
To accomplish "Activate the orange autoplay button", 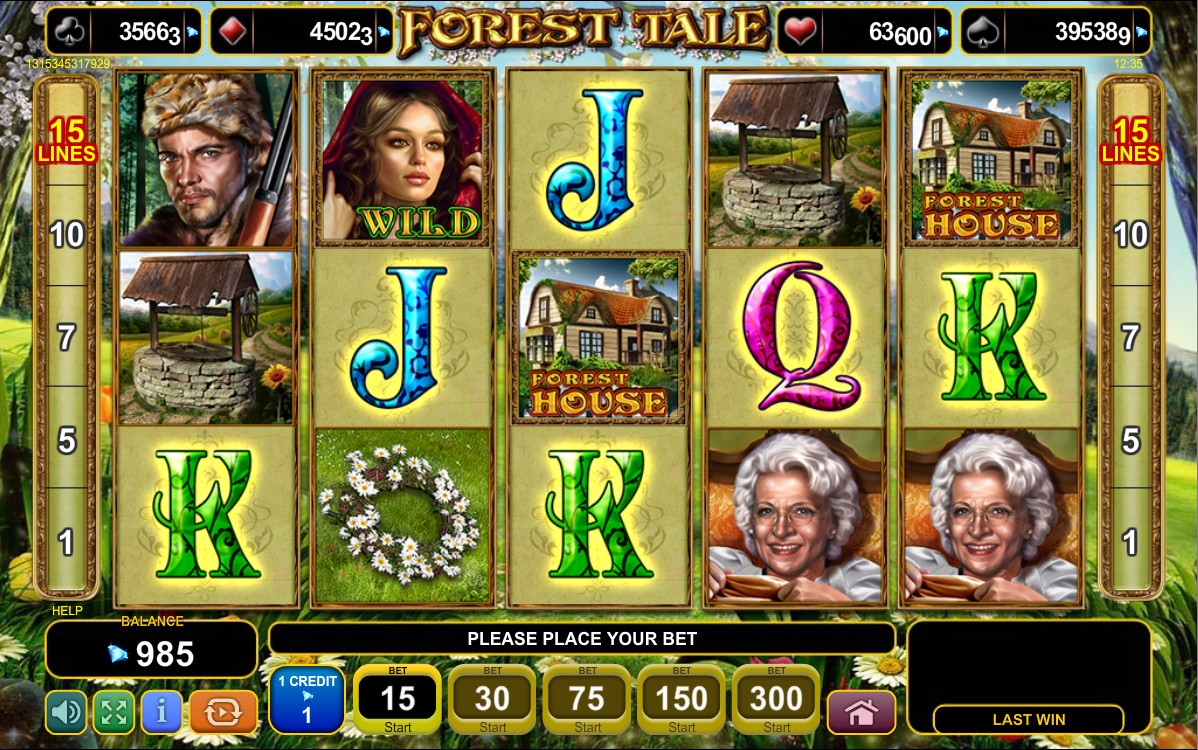I will (223, 712).
